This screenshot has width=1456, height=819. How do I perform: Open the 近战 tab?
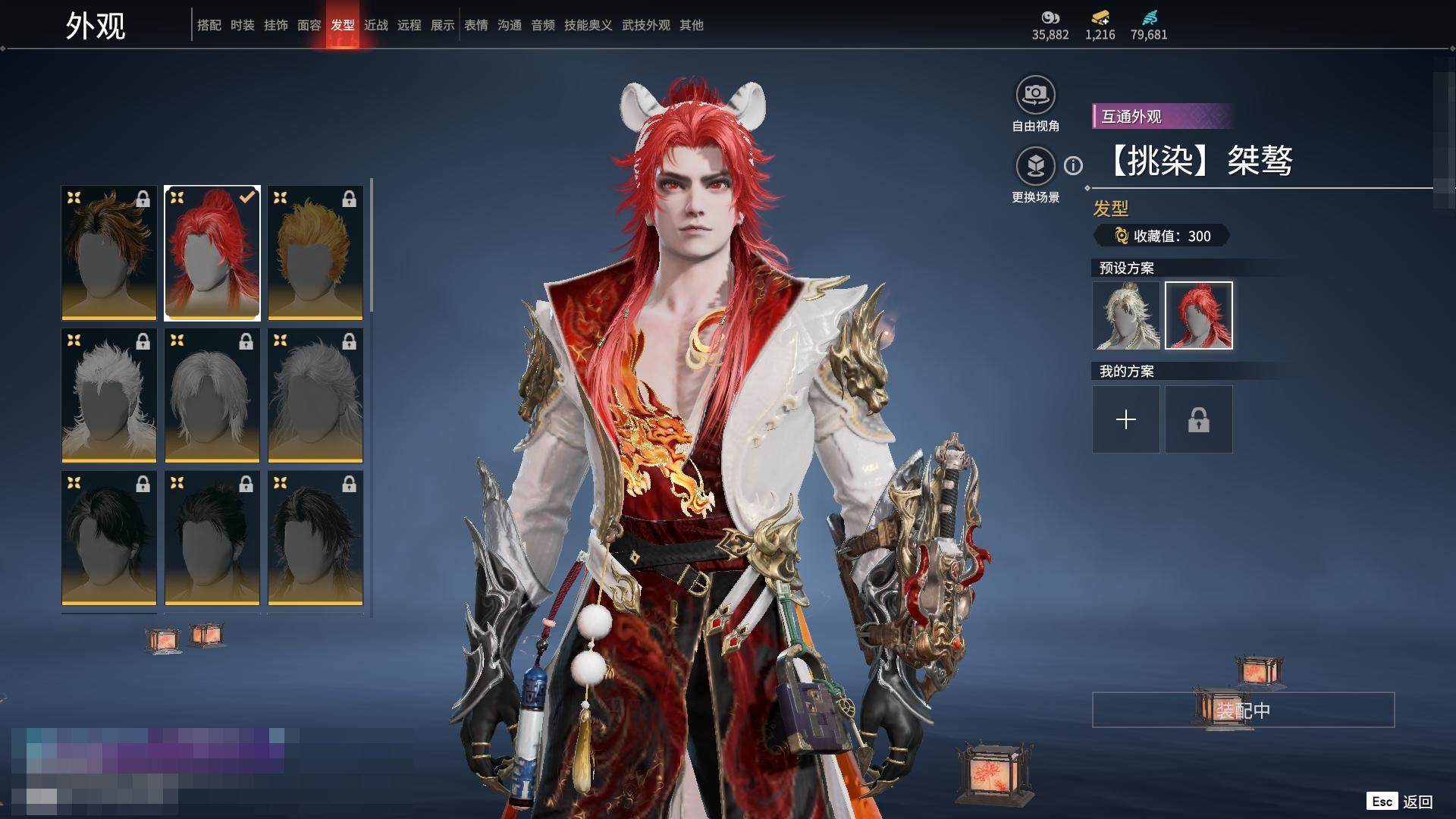pyautogui.click(x=375, y=25)
